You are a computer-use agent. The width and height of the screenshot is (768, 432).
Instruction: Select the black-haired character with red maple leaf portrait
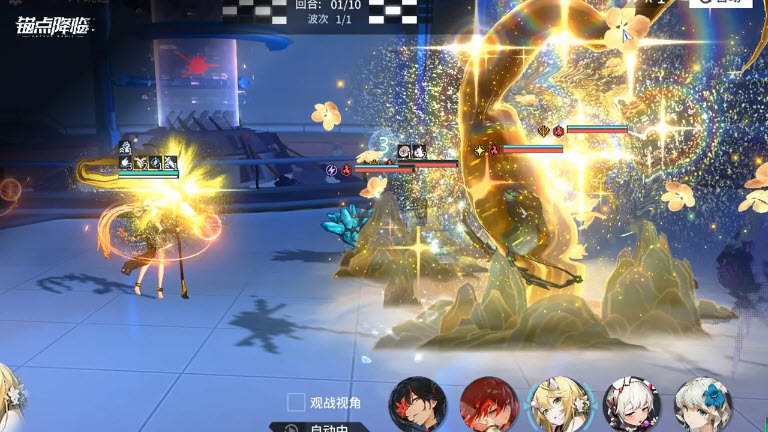click(417, 406)
